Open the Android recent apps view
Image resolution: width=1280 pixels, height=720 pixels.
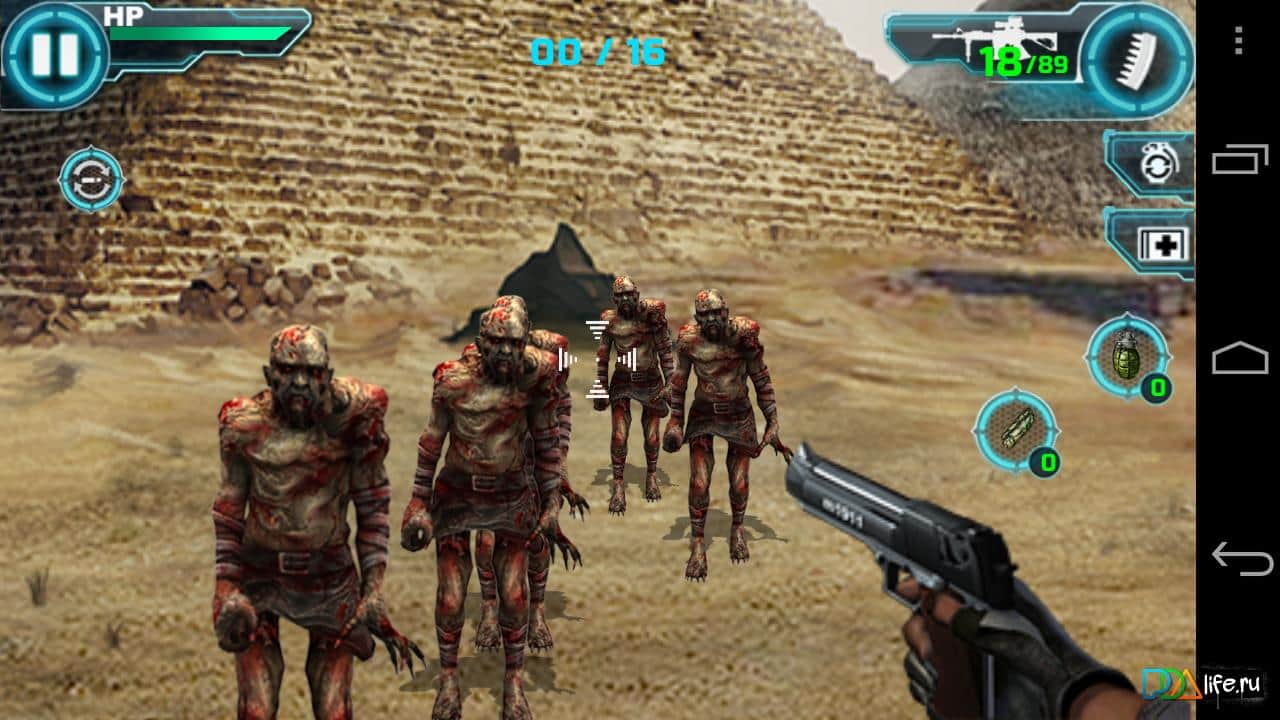tap(1239, 160)
